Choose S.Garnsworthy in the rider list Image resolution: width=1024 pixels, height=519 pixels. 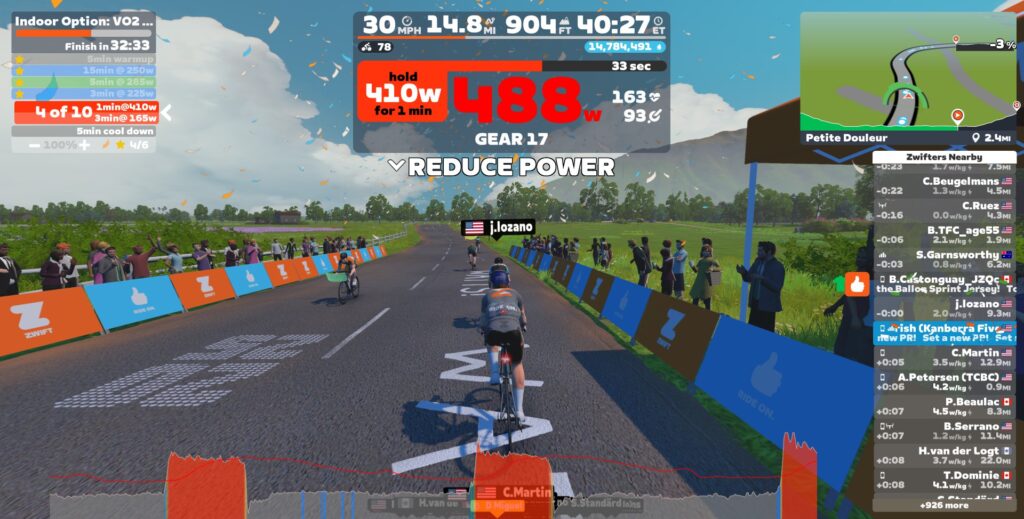(x=944, y=259)
